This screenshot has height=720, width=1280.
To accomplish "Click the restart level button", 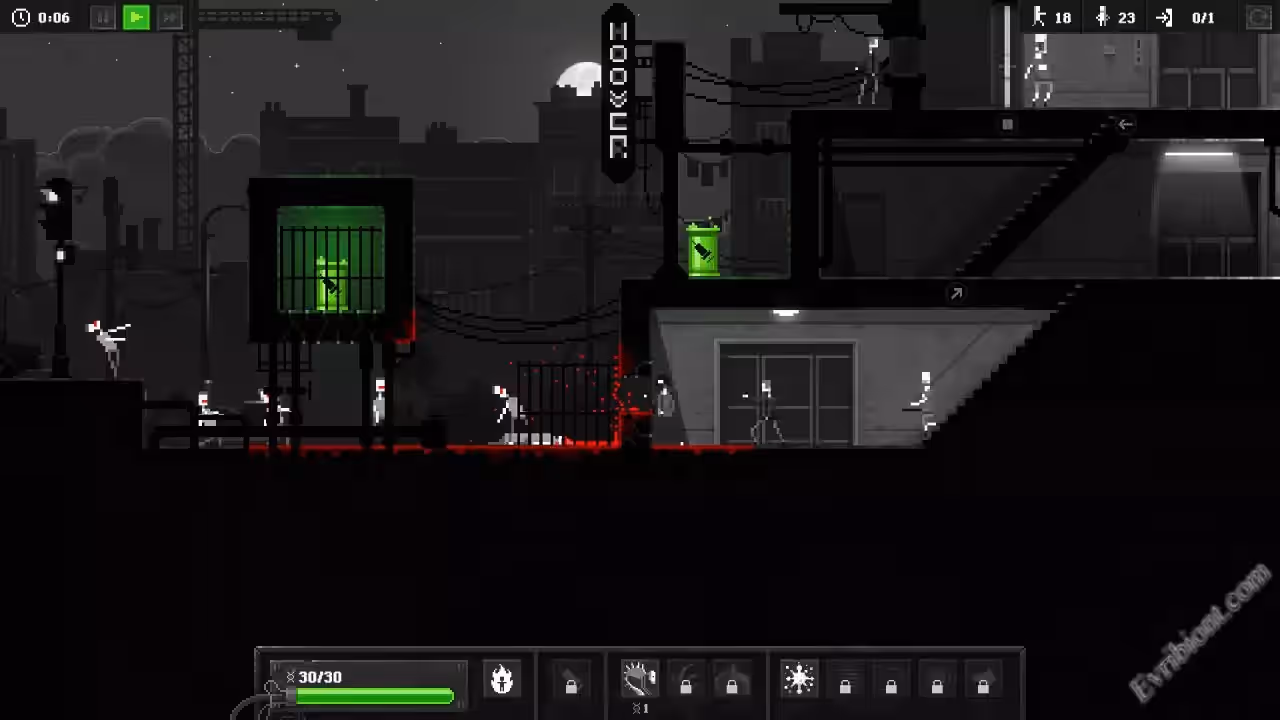I will 1259,17.
